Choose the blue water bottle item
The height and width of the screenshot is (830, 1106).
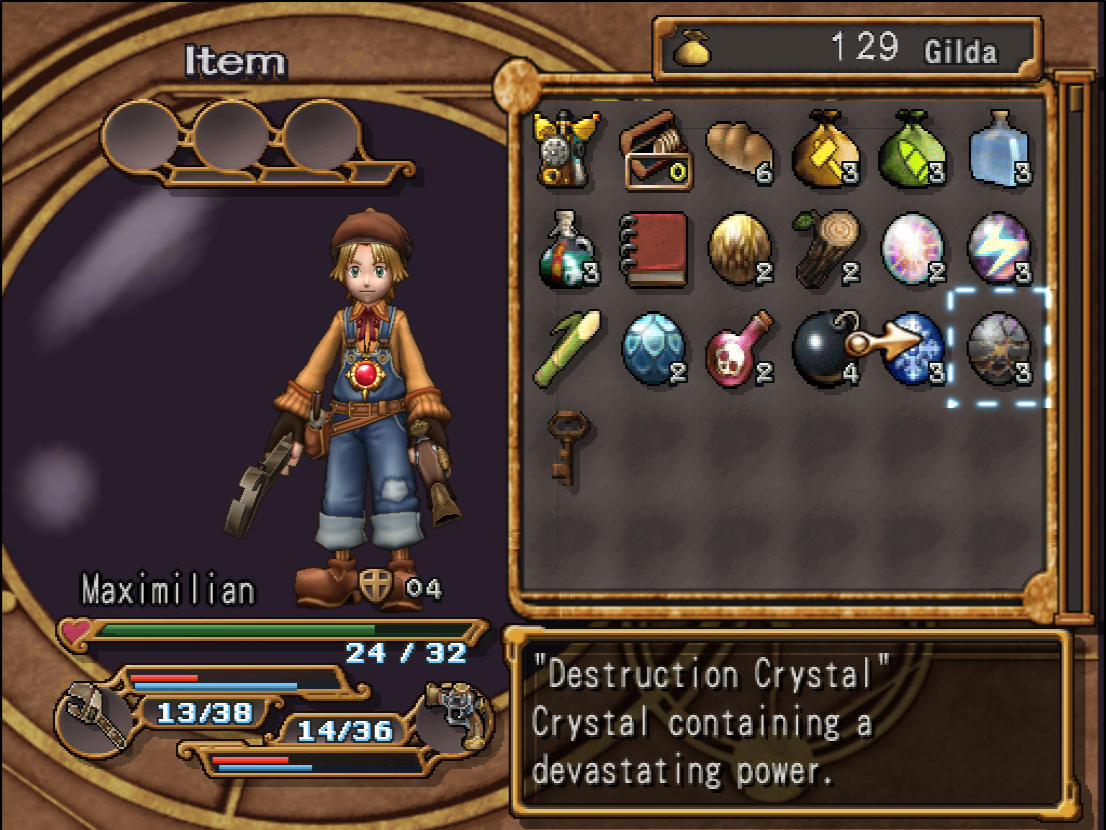1000,148
